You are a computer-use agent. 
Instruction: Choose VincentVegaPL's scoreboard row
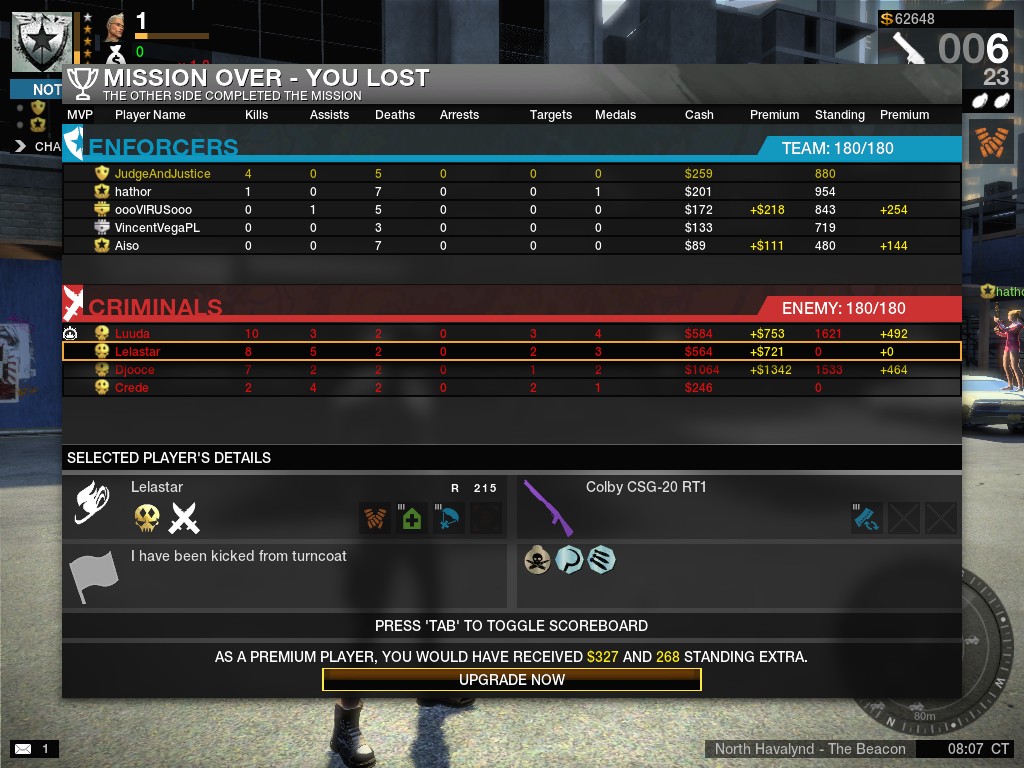point(157,228)
